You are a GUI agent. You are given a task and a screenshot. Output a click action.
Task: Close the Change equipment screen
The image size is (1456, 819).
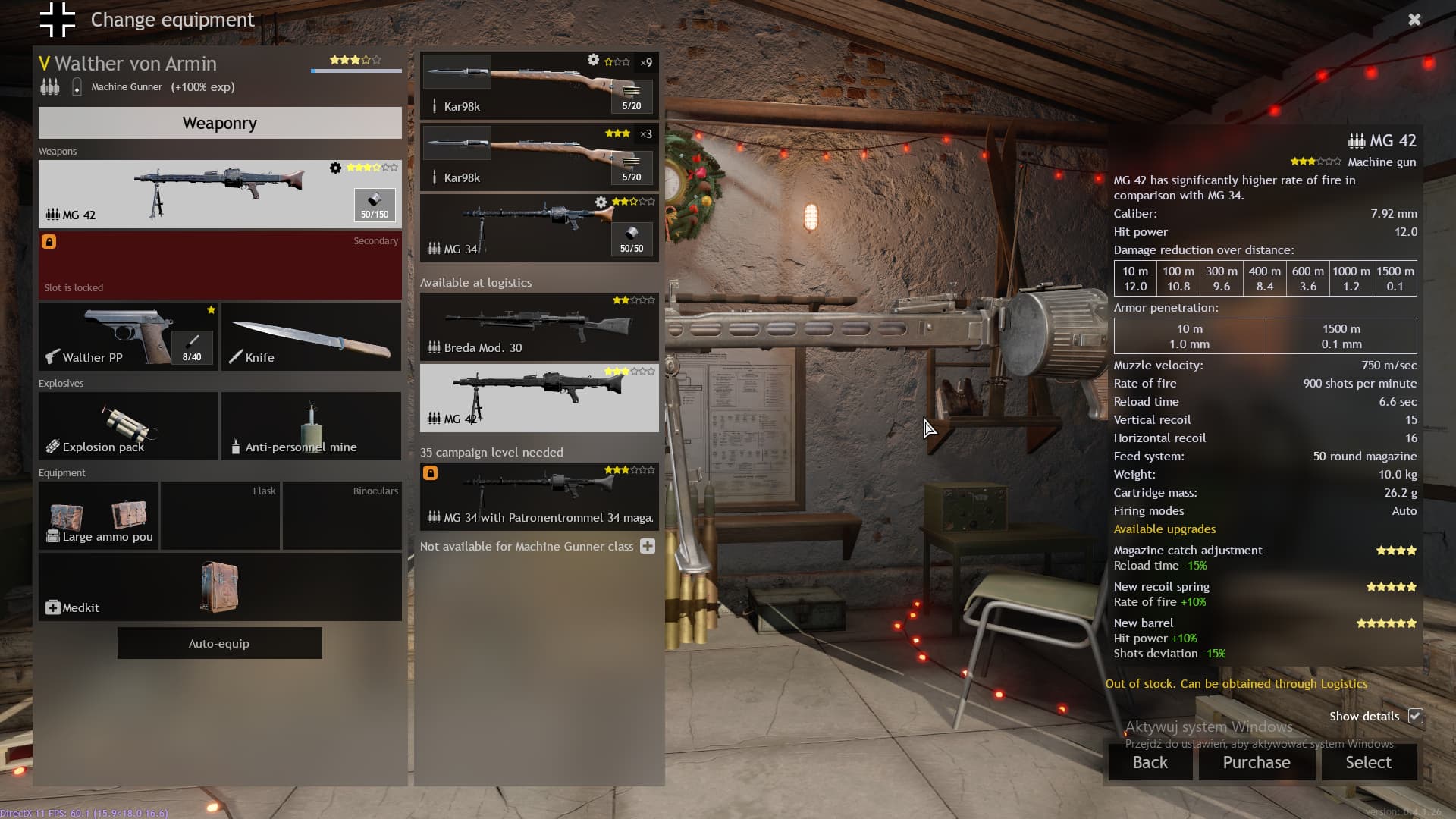tap(1414, 20)
